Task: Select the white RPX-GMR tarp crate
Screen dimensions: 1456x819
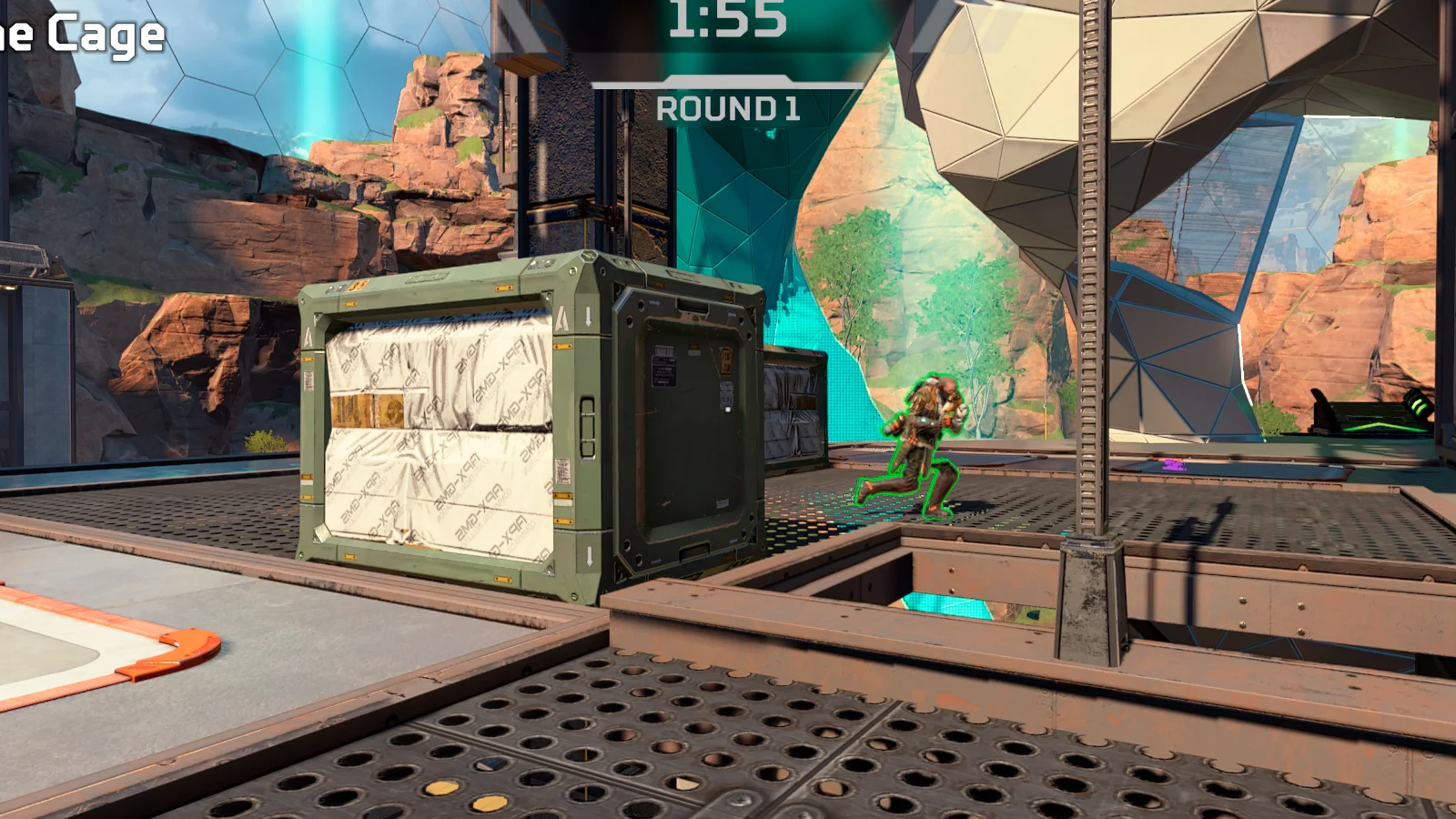Action: (437, 437)
